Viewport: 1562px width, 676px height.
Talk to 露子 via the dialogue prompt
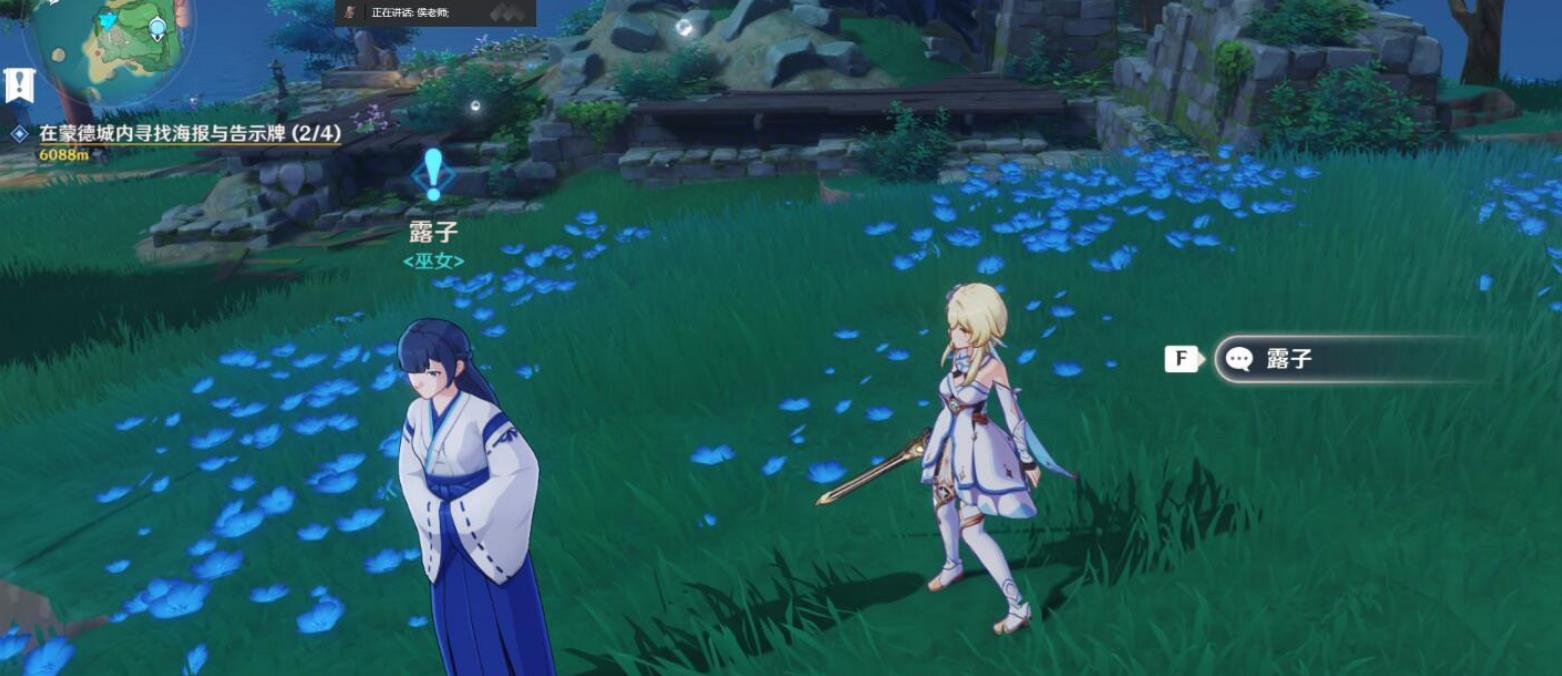[1350, 360]
